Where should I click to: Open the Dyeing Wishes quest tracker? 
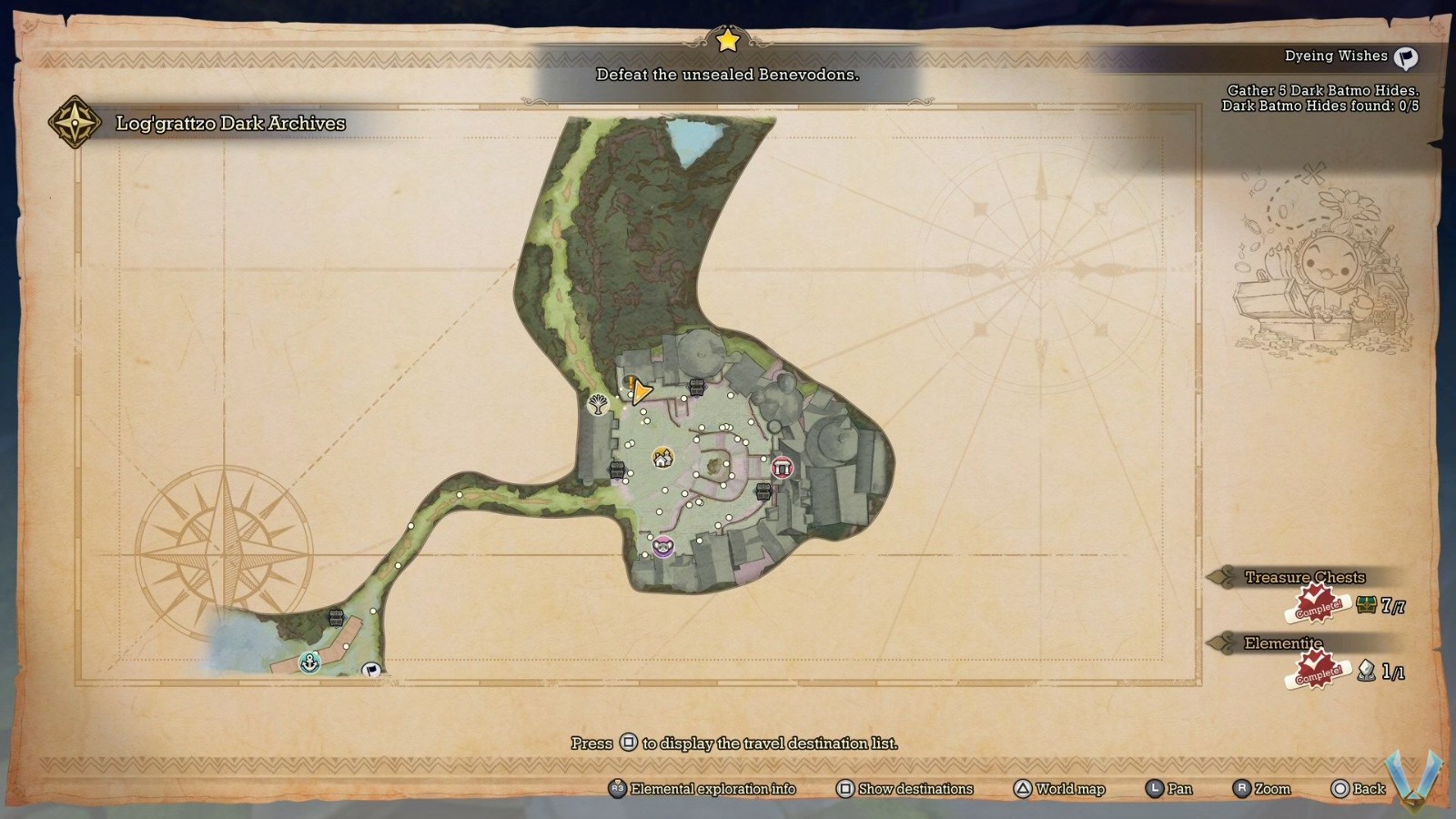[x=1350, y=57]
